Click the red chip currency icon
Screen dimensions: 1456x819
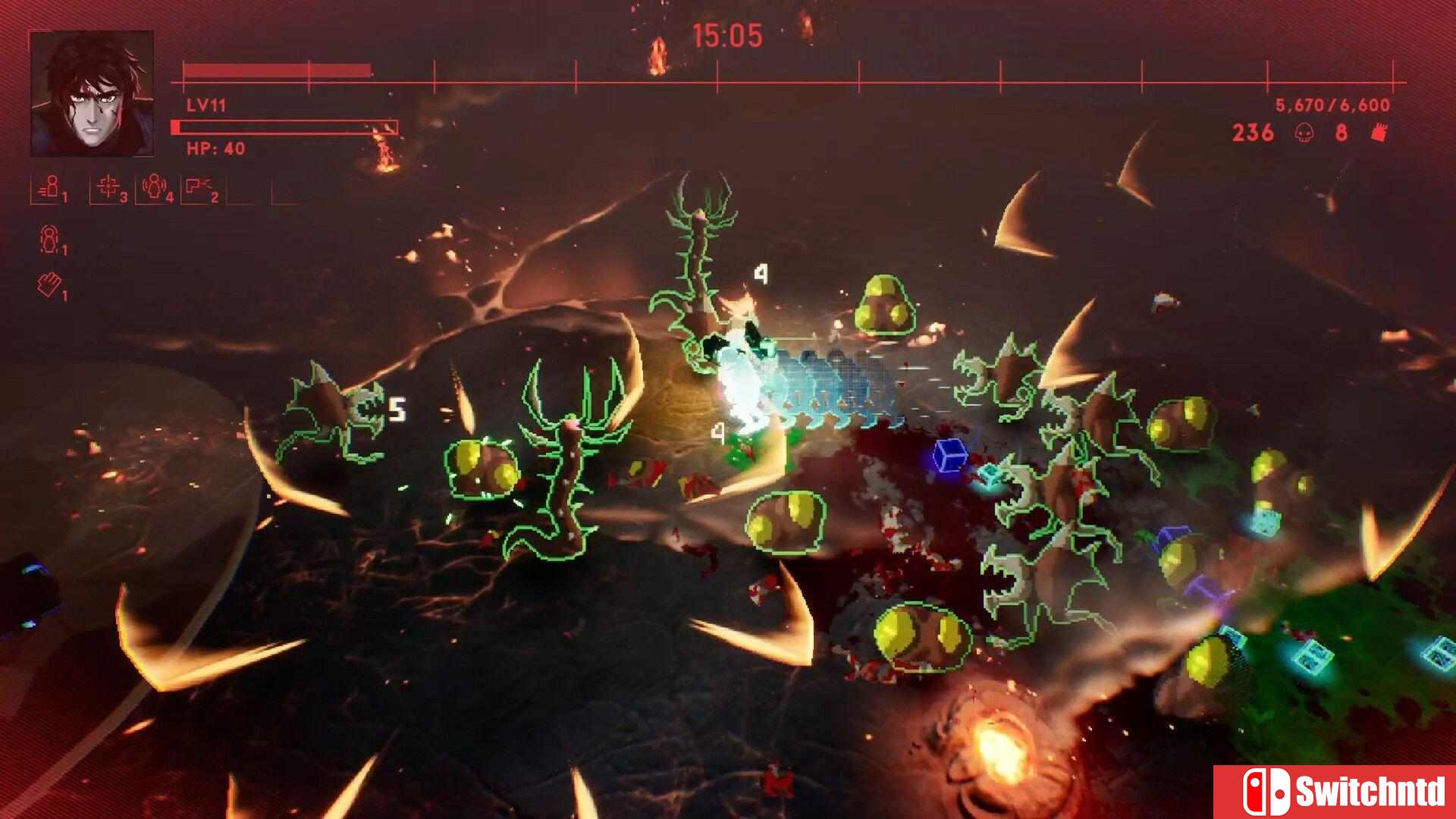click(x=1379, y=132)
